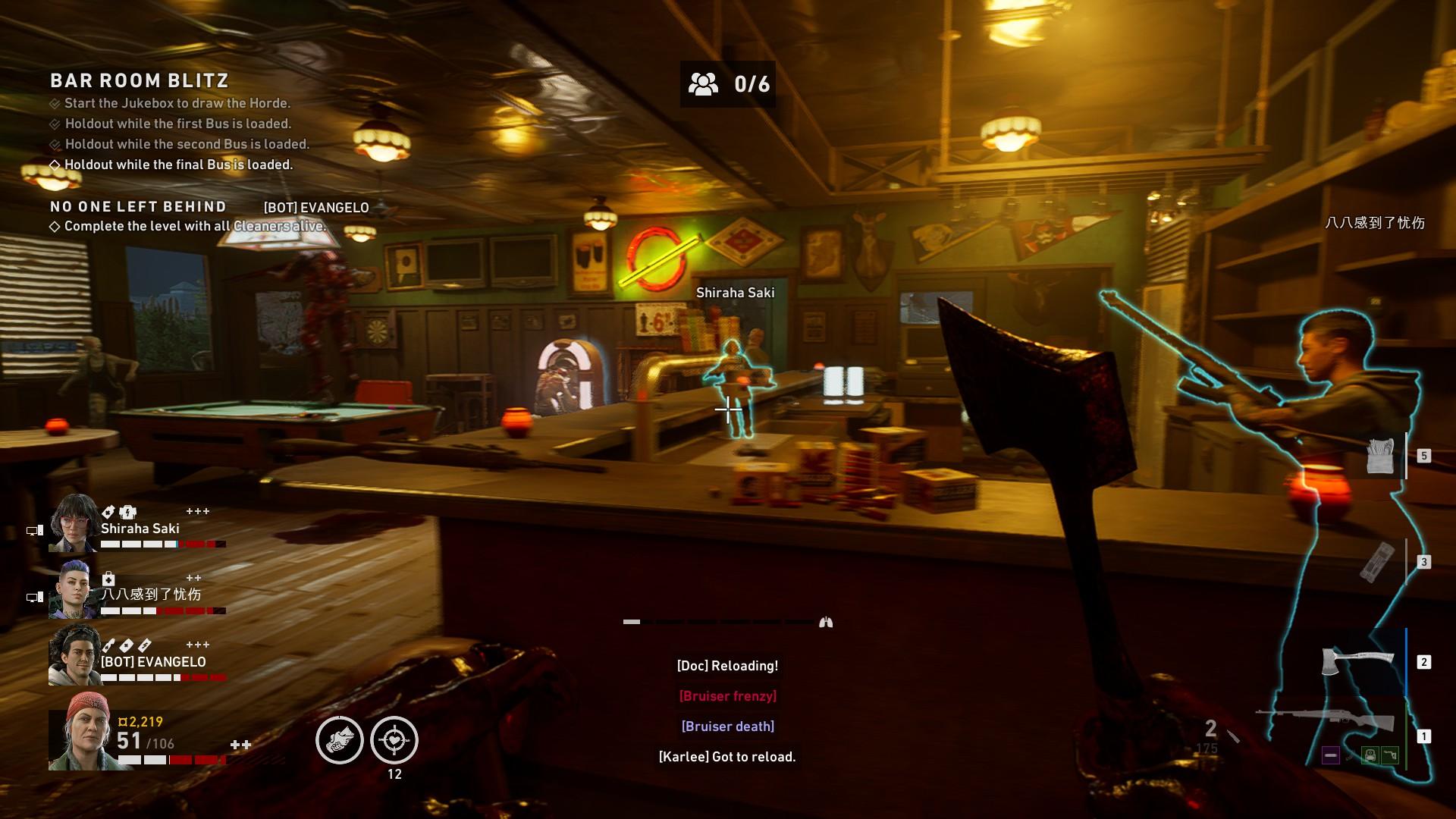Select the bandage item in slot 3
This screenshot has height=819, width=1456.
[1378, 562]
